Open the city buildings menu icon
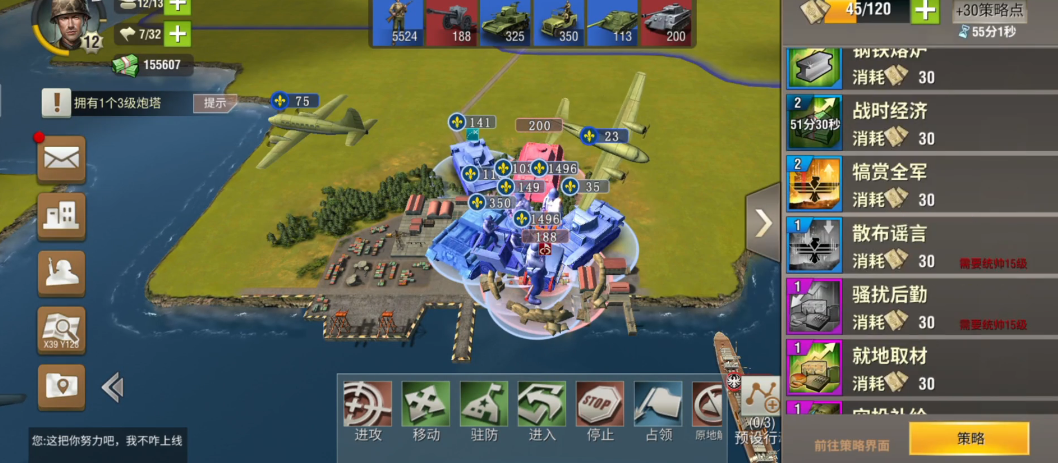1058x463 pixels. tap(61, 216)
